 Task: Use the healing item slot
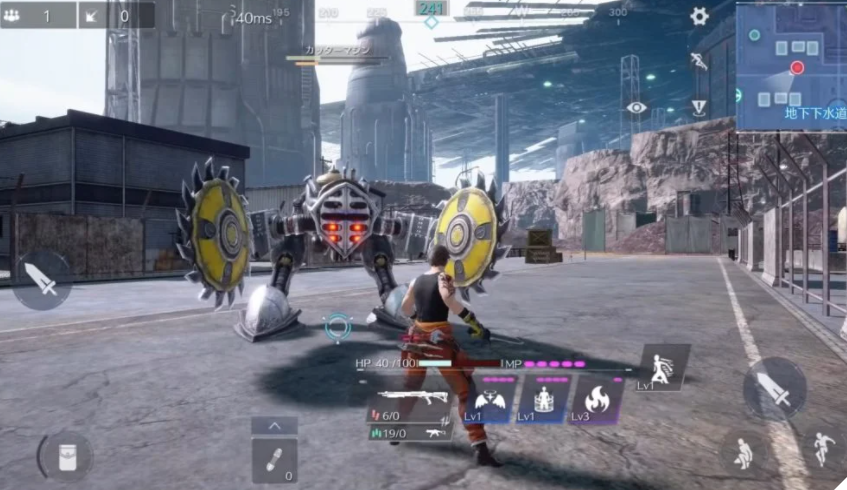click(274, 460)
